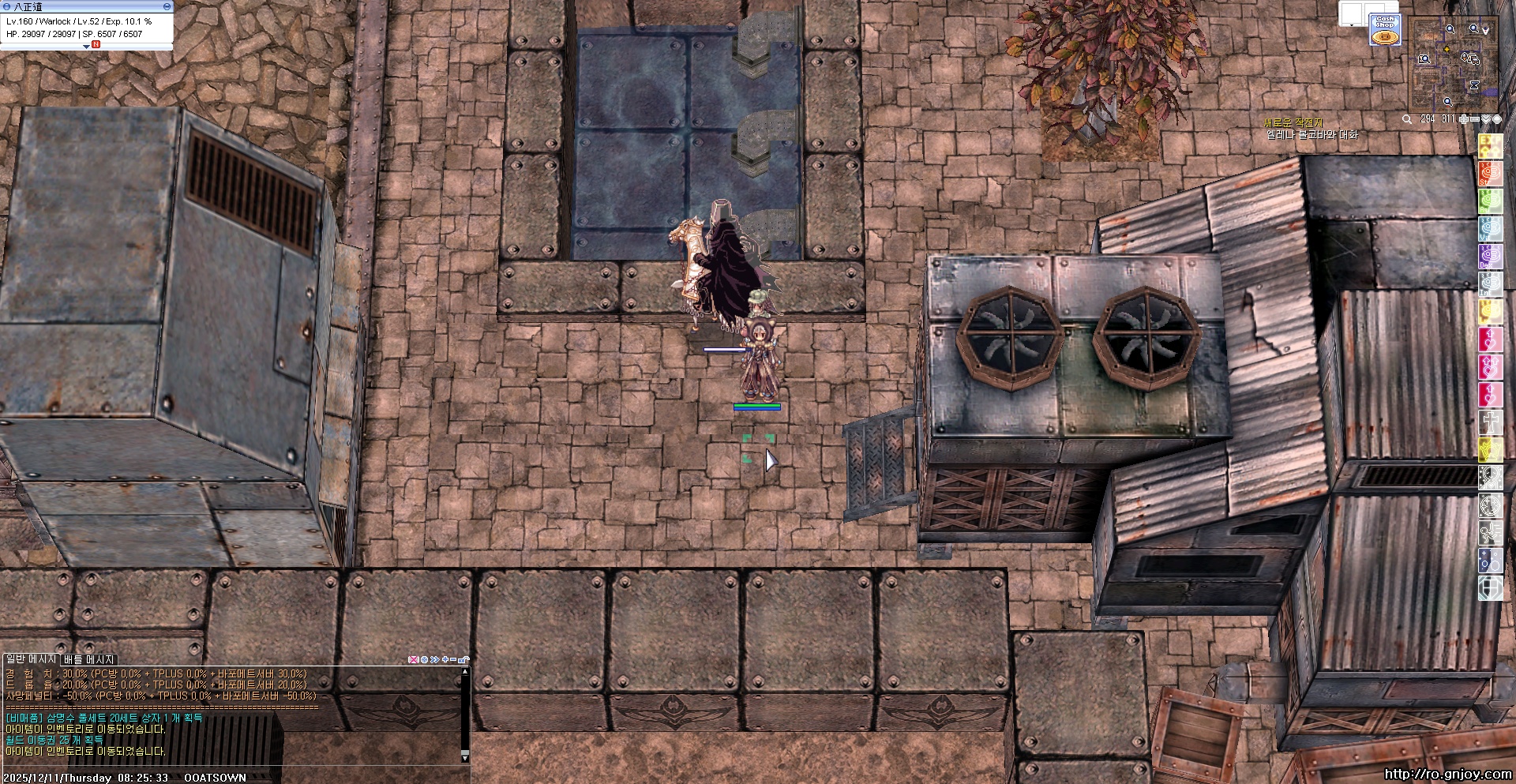Click the hourglass marker on the minimap
The height and width of the screenshot is (784, 1516).
click(x=1474, y=85)
